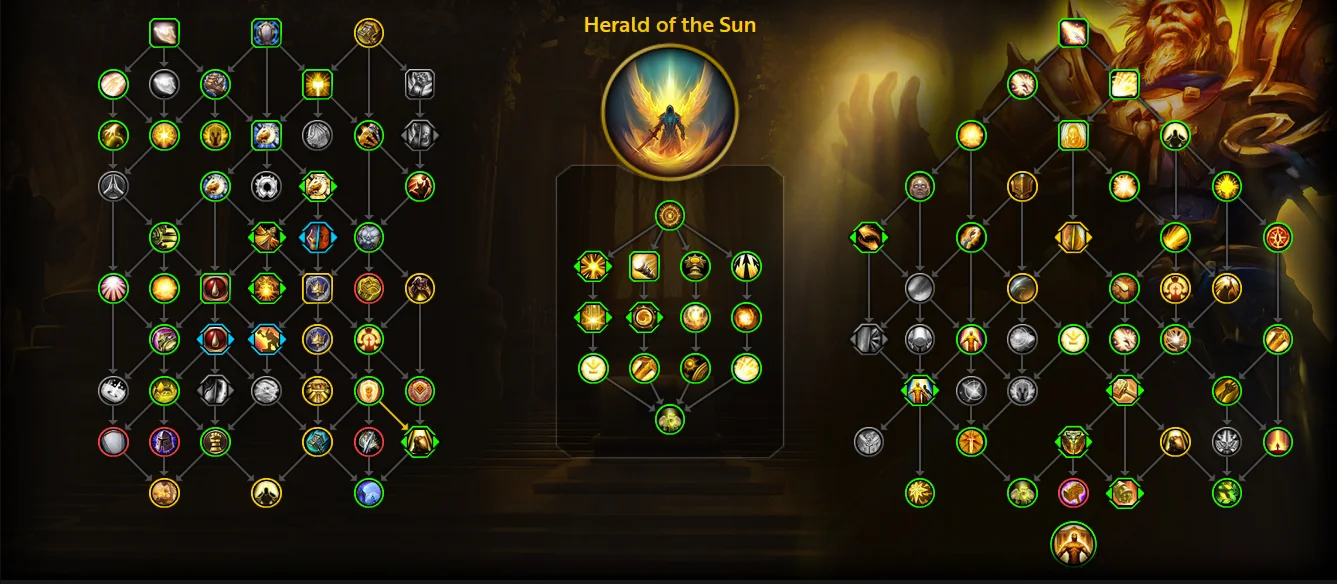
Task: Select the red-bordered grey shield talent
Action: tap(113, 441)
